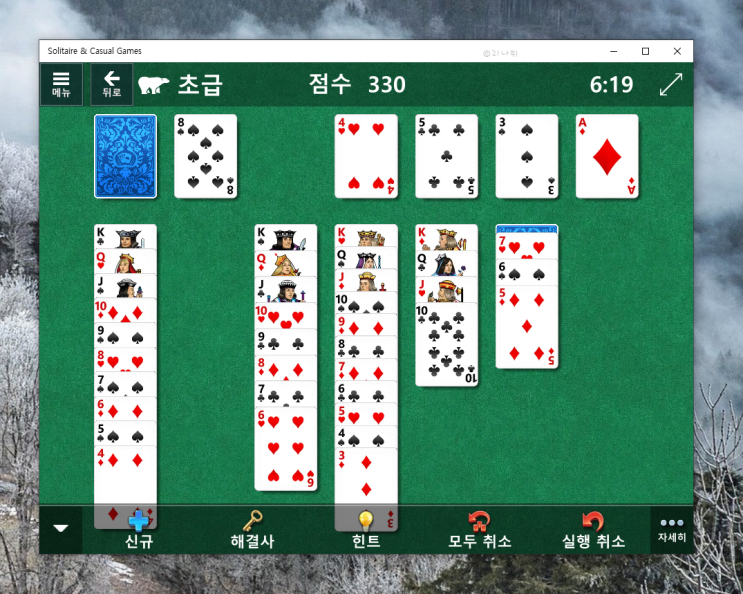Viewport: 743px width, 594px height.
Task: Go back with the 뒤로 arrow
Action: [x=111, y=84]
